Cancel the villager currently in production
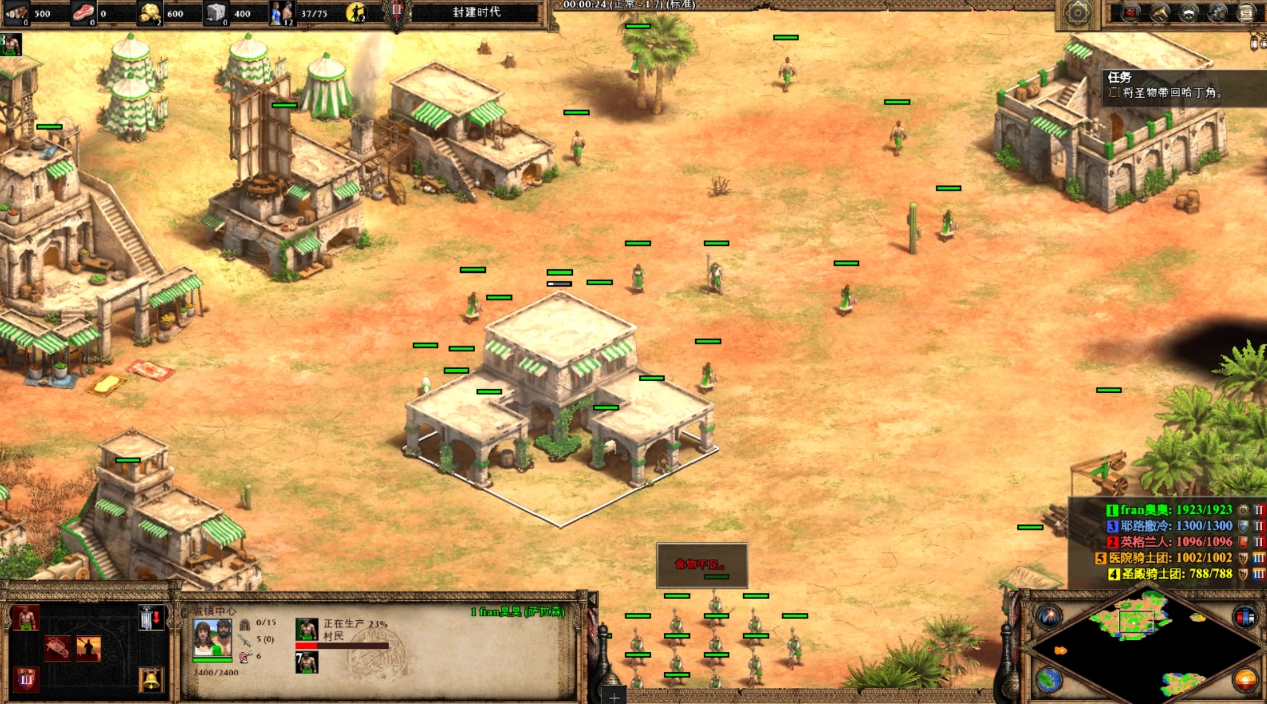1267x704 pixels. coord(307,630)
